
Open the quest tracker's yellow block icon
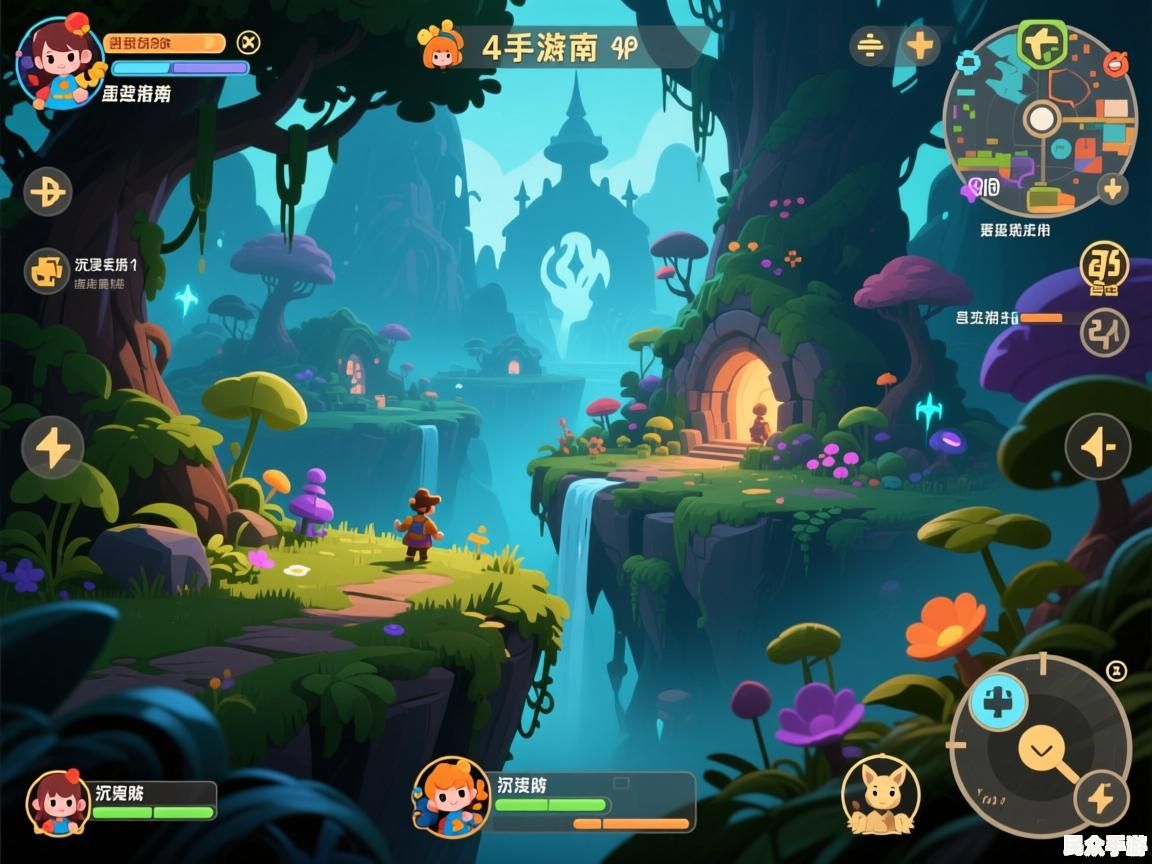[x=45, y=270]
